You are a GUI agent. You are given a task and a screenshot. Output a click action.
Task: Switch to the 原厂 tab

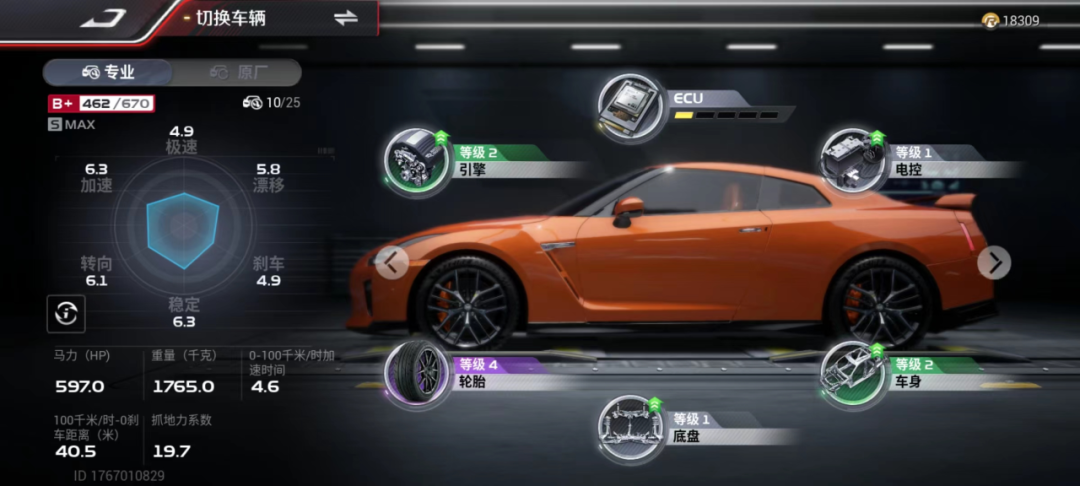238,72
